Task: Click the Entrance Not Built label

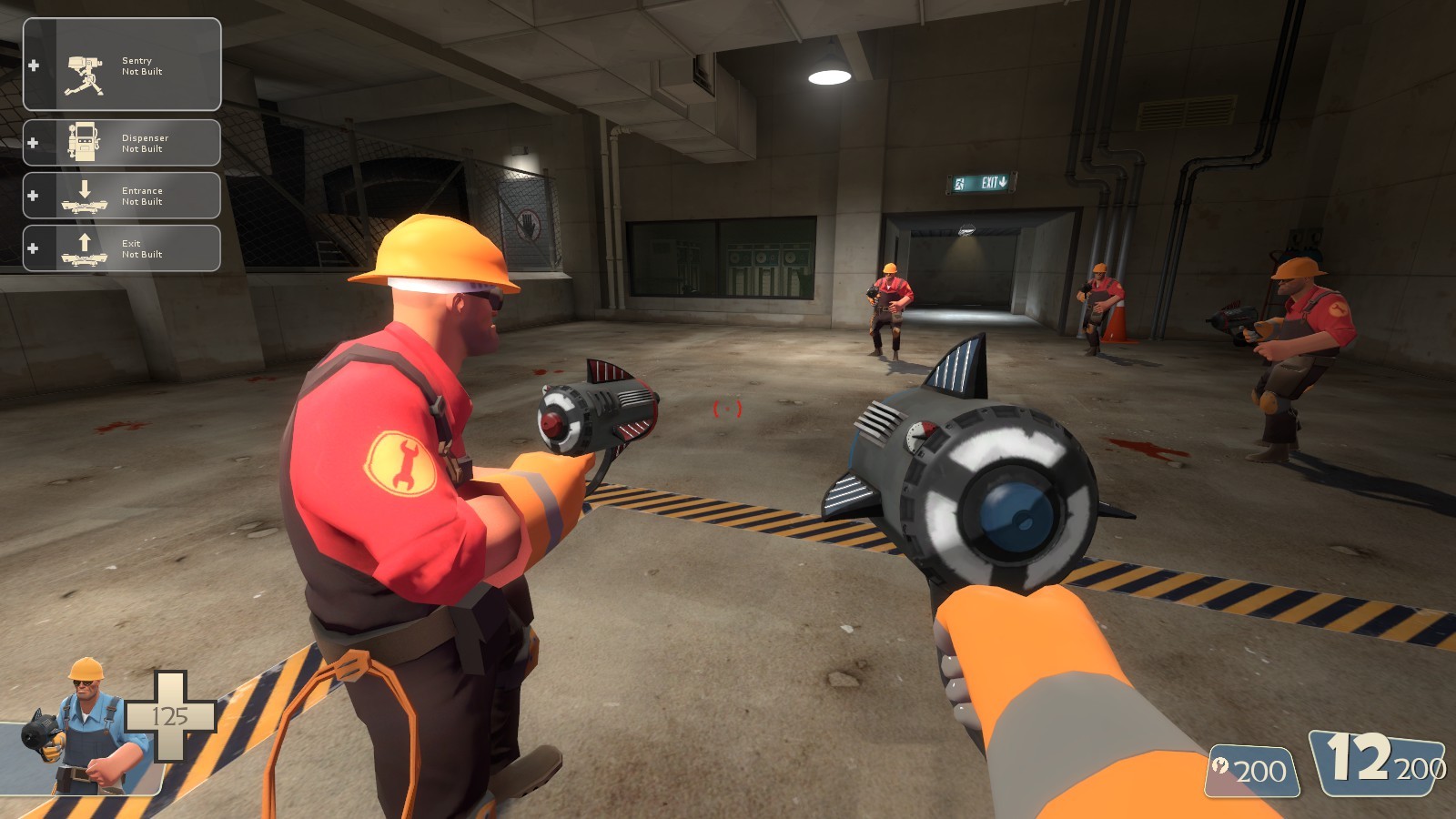Action: point(143,195)
